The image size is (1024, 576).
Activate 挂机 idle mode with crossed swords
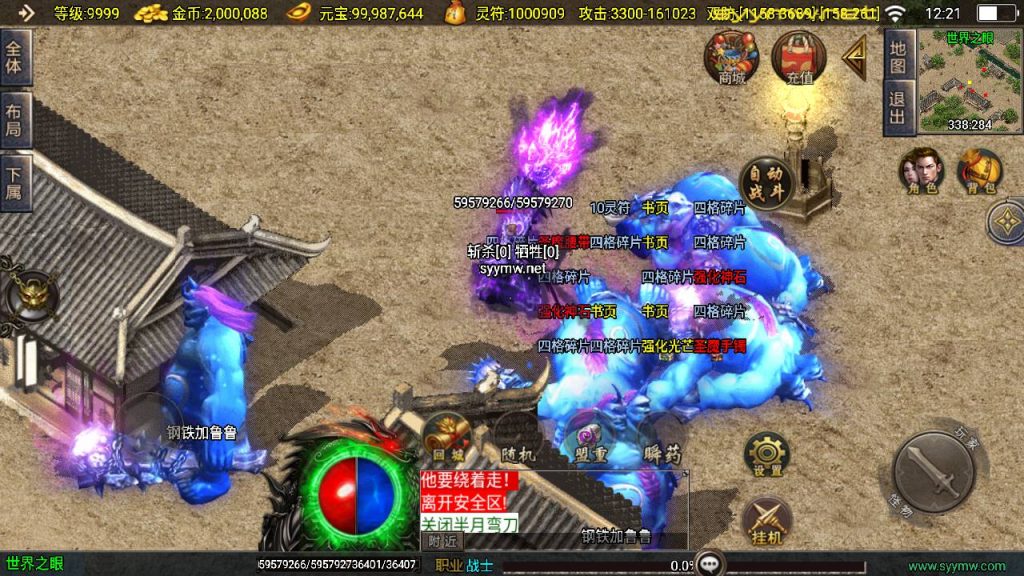pyautogui.click(x=767, y=521)
